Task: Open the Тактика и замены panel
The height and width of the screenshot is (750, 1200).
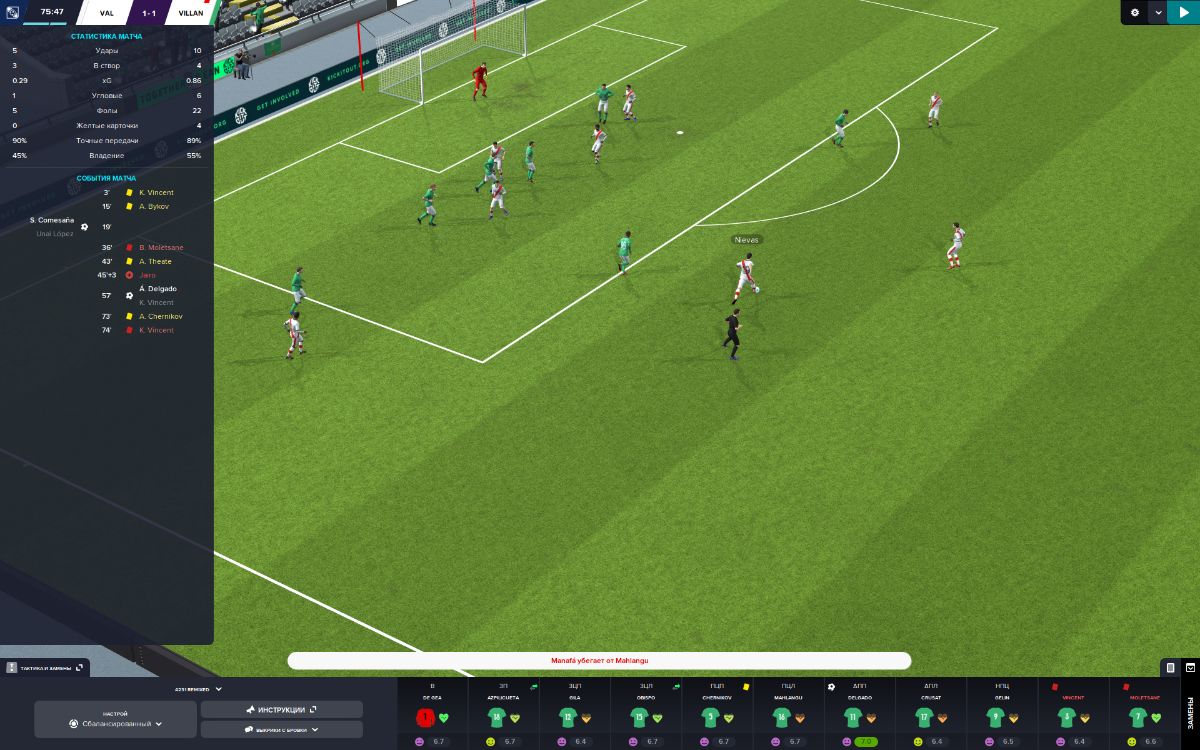Action: 46,667
